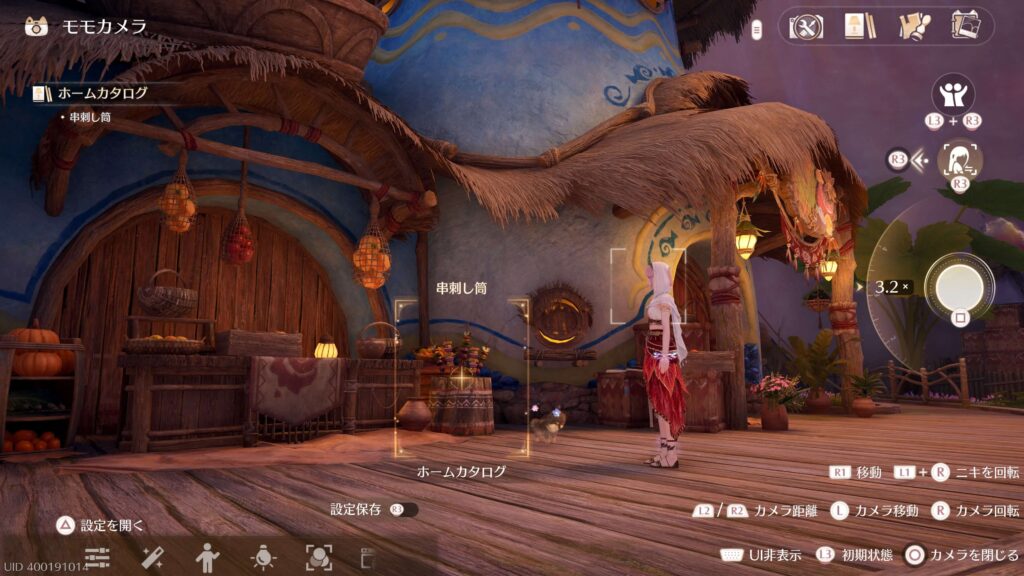Open the home catalog lamp icon
Screen dimensions: 1024x576
(854, 26)
